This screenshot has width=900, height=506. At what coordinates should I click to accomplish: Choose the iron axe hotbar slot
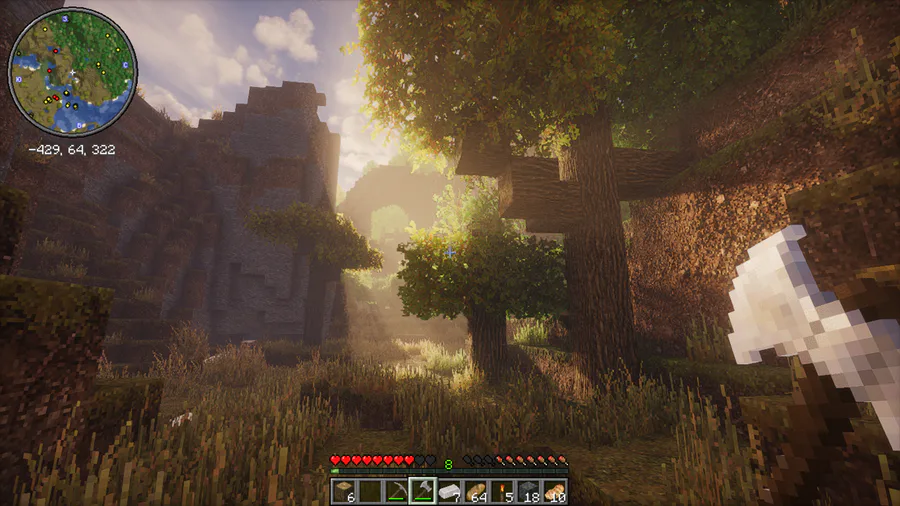pyautogui.click(x=422, y=490)
